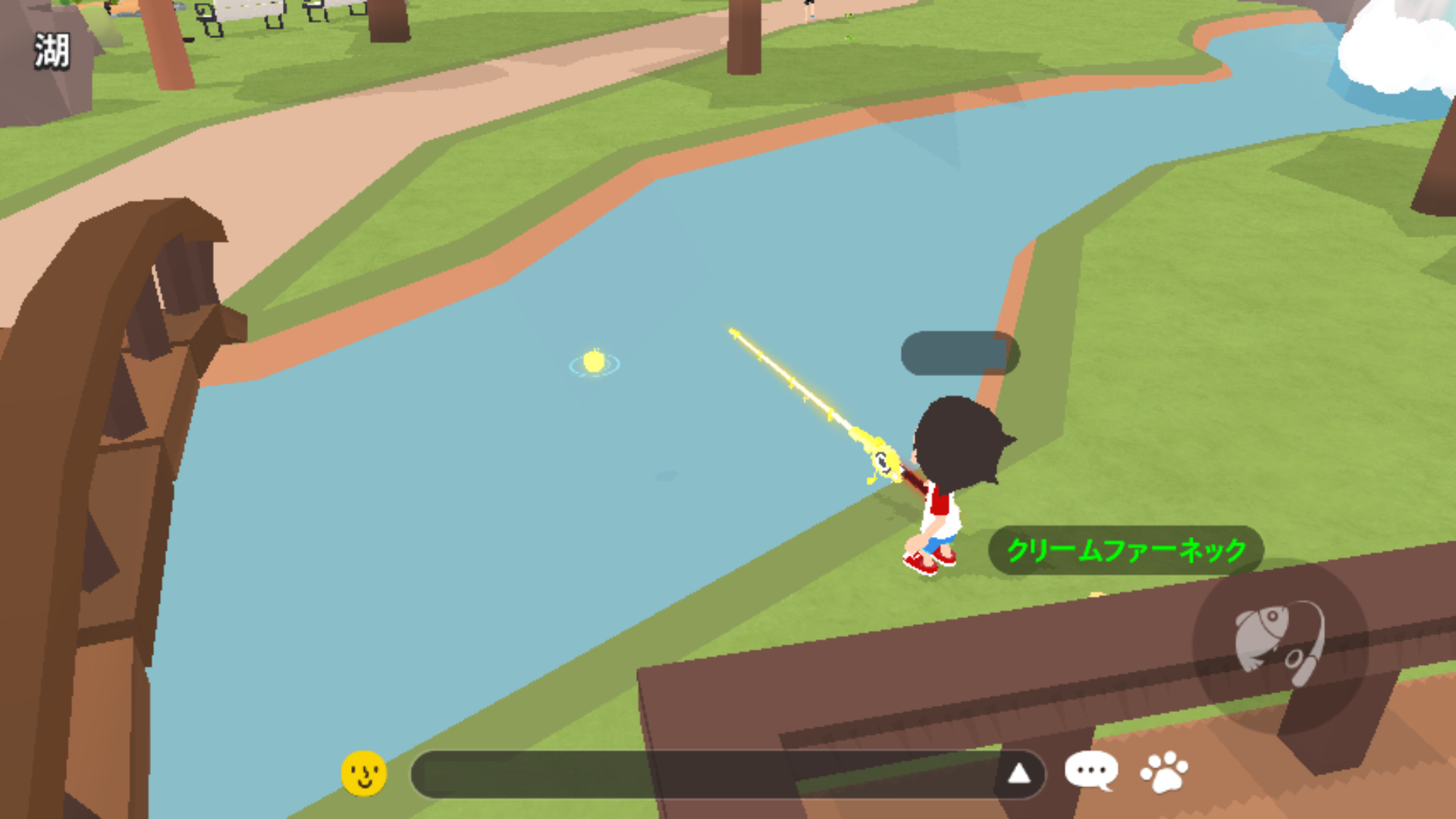Expand chat with the white triangle arrow

click(x=1019, y=773)
